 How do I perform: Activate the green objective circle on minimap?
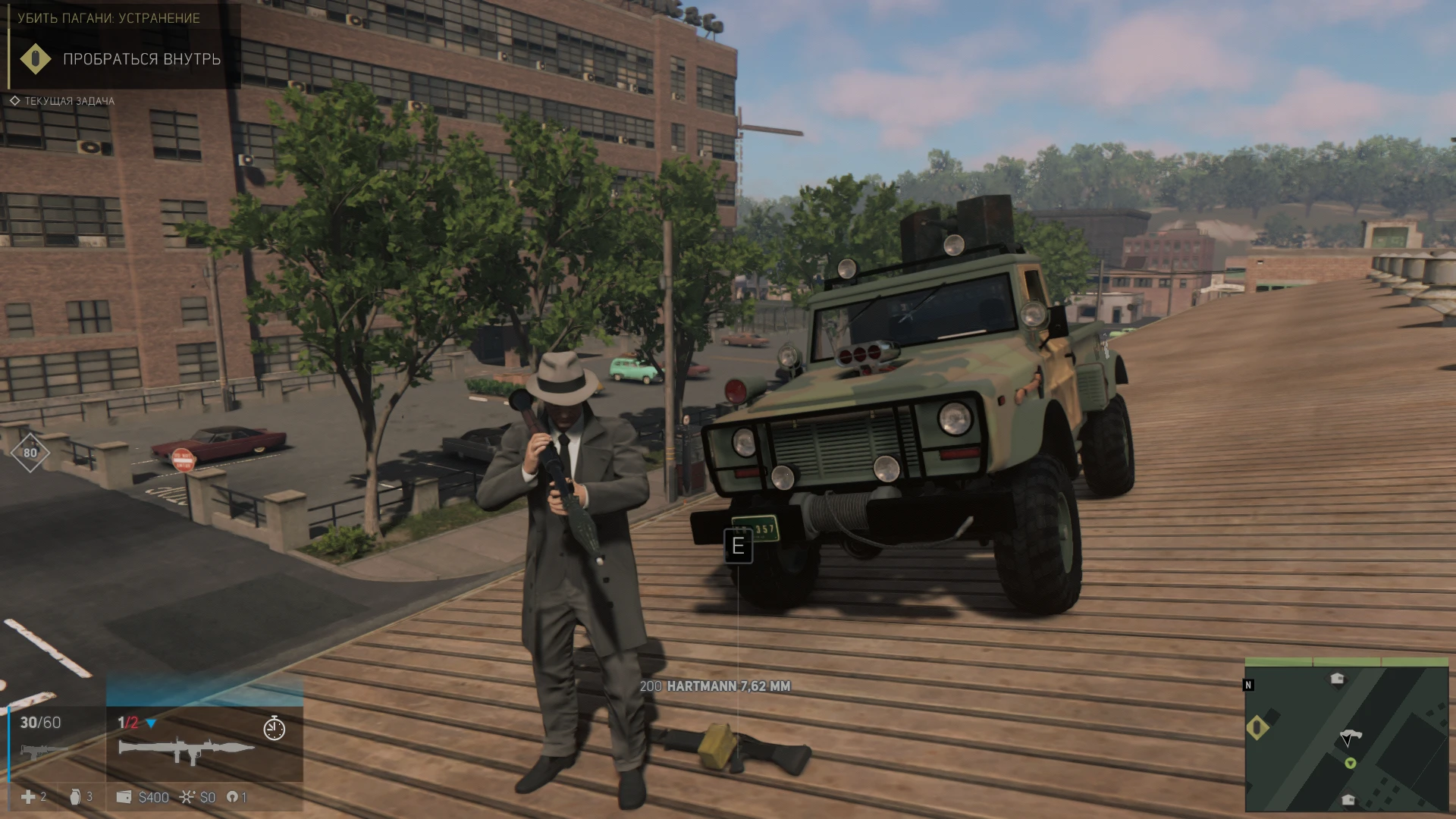point(1351,764)
